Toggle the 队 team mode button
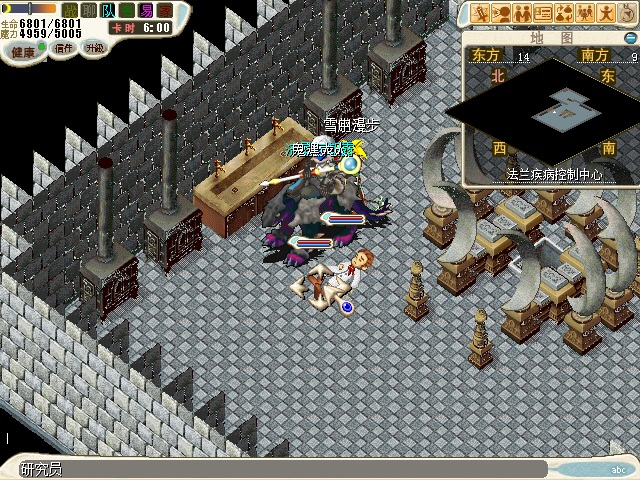 click(106, 10)
